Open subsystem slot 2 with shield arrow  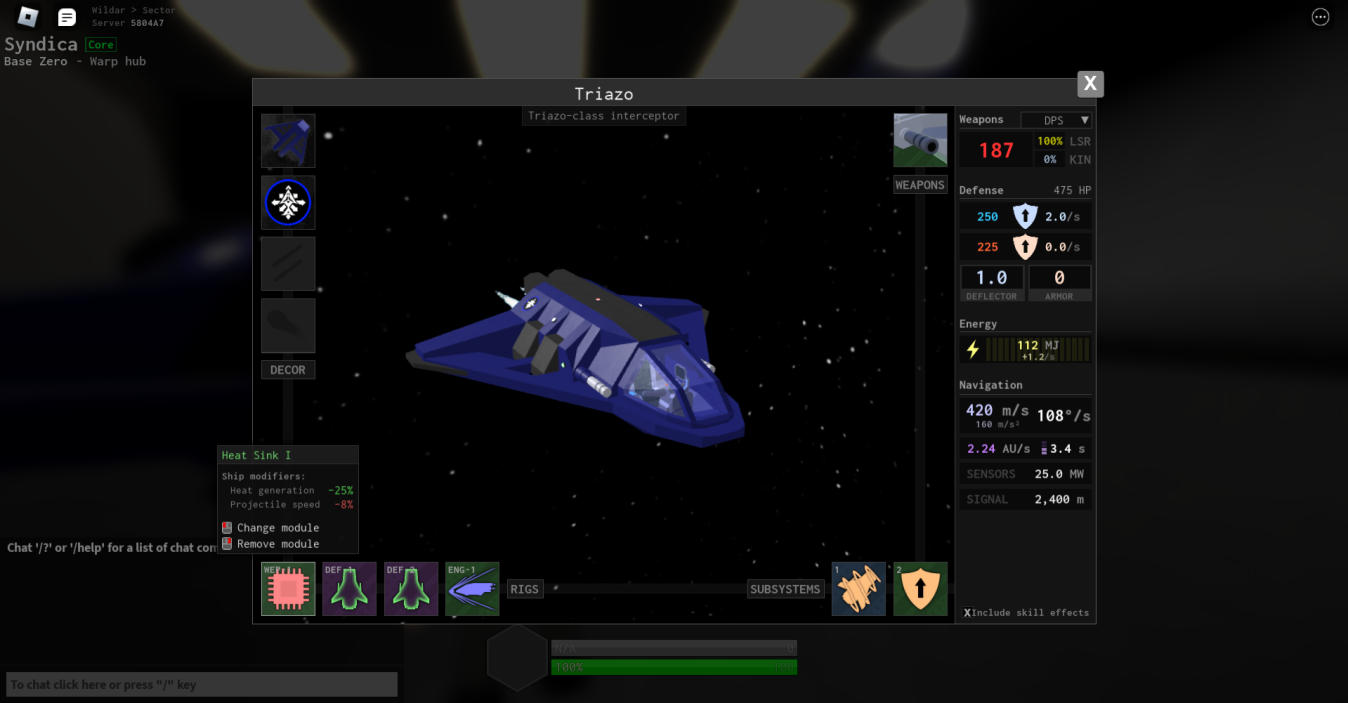[920, 589]
